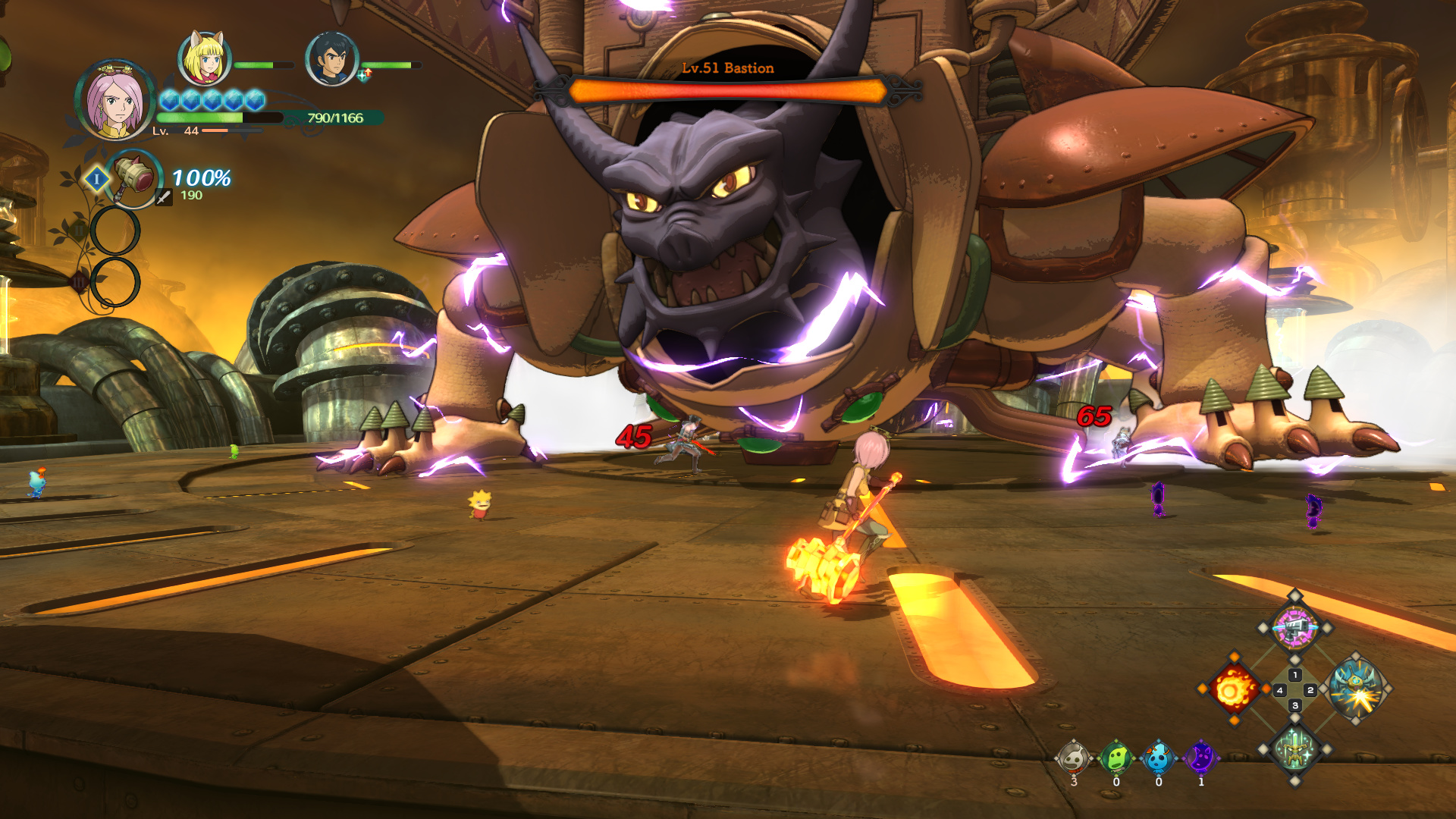This screenshot has height=819, width=1456.
Task: Select the white higgledy icon
Action: click(1074, 758)
